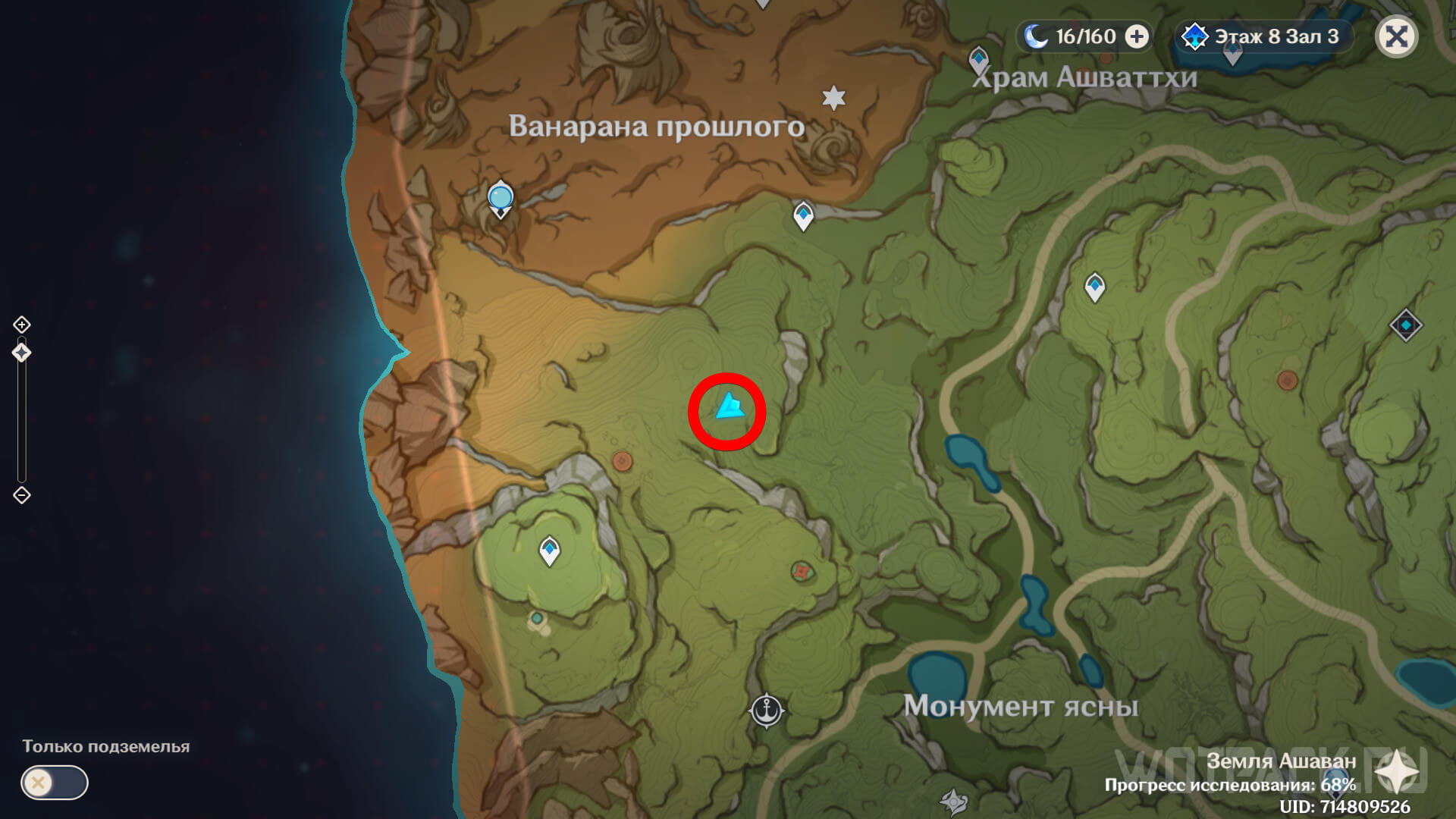Click the map zoom slider handle

pyautogui.click(x=21, y=353)
